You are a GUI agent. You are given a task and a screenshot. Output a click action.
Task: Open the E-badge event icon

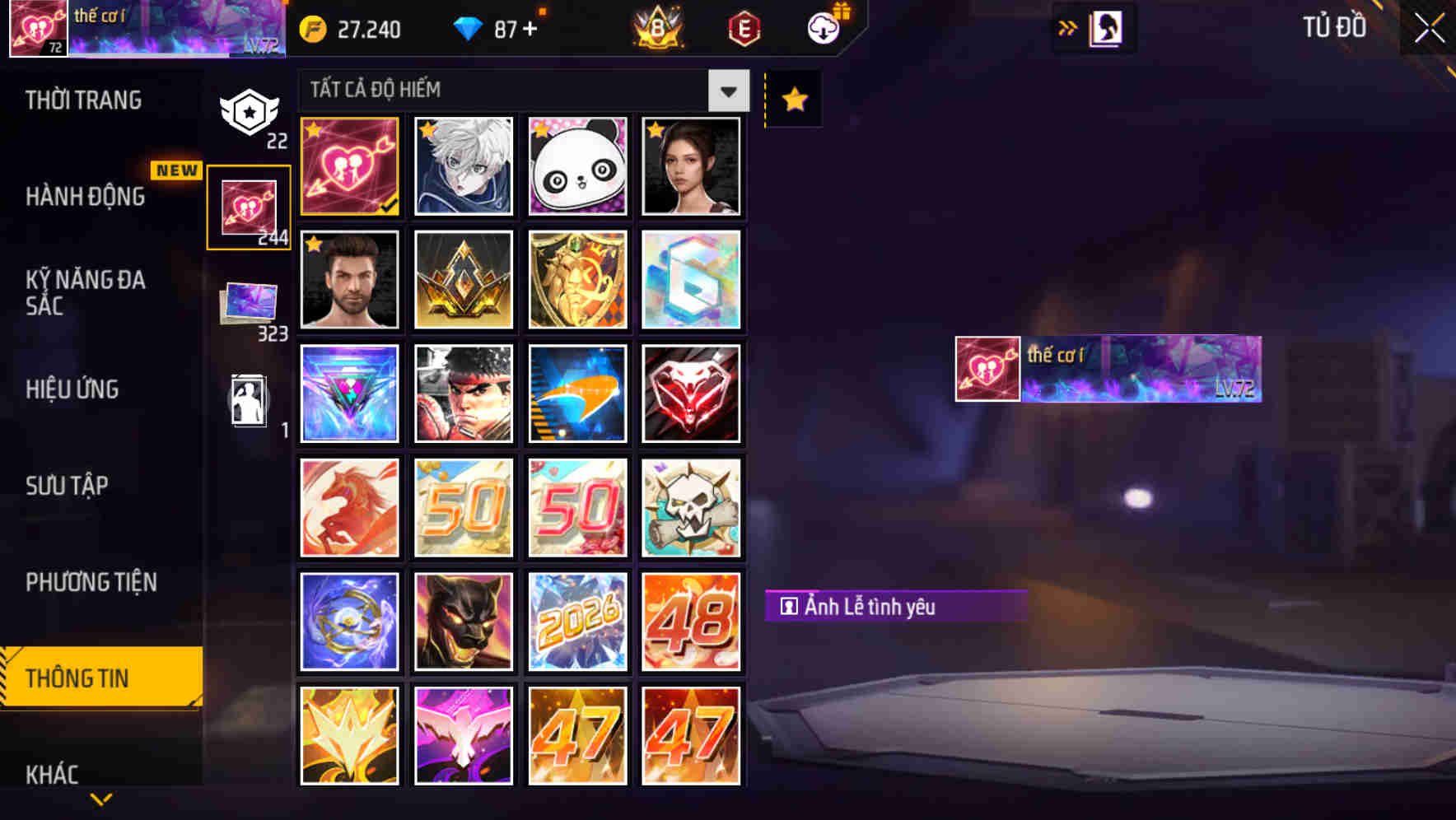[742, 29]
